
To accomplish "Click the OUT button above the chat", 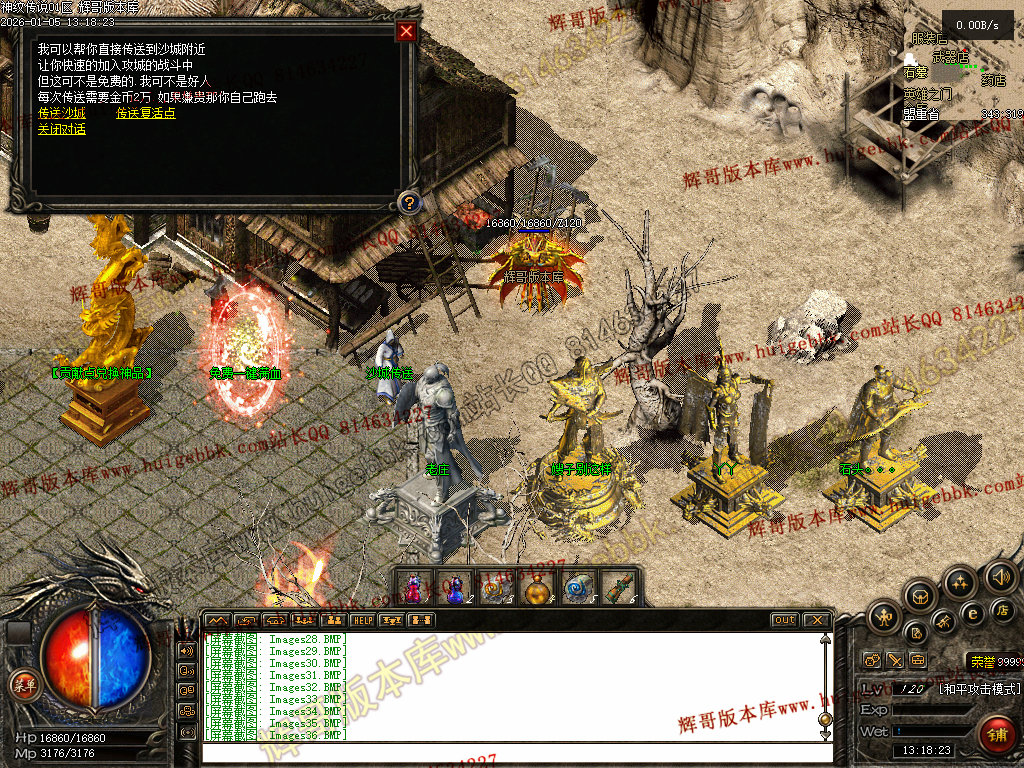I will [785, 620].
